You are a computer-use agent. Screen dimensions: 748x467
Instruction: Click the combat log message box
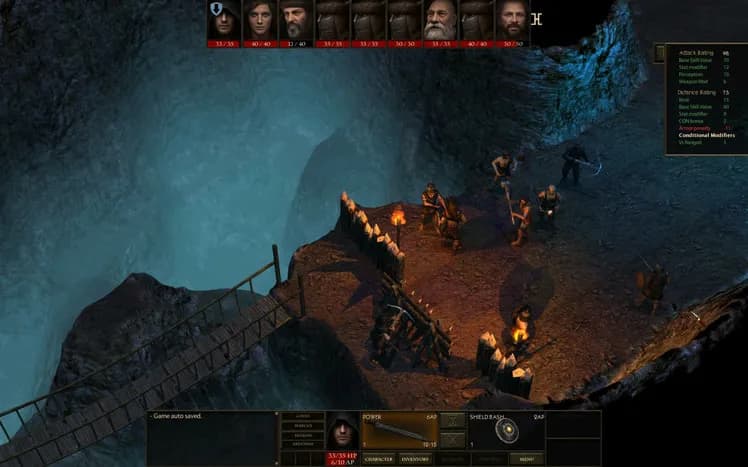[x=211, y=438]
